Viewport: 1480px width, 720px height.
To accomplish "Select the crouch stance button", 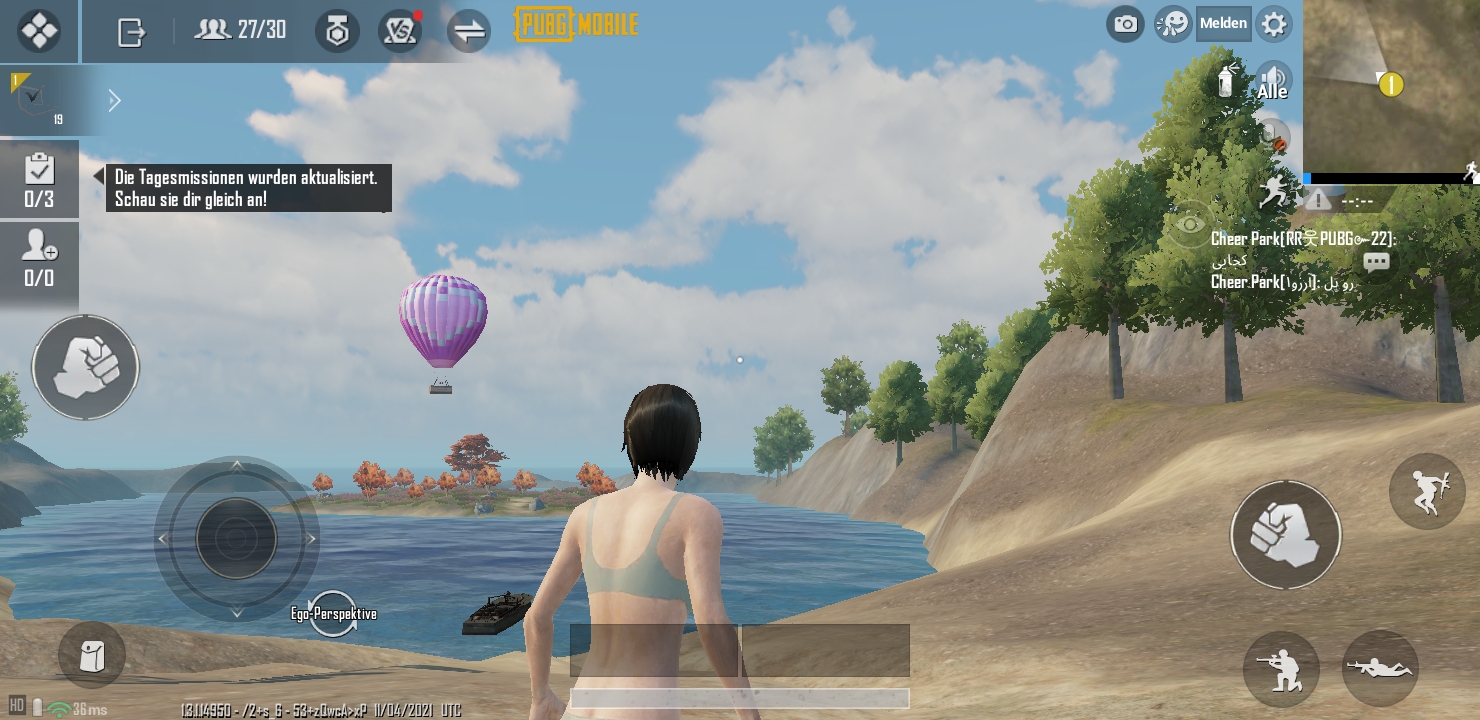I will coord(1281,669).
